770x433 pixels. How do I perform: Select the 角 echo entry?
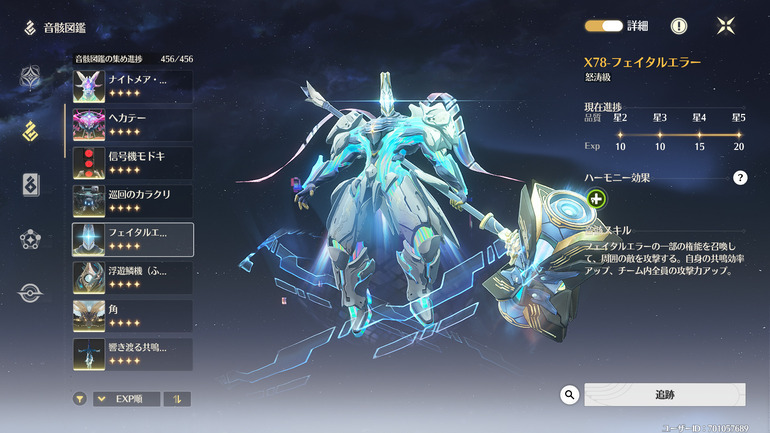coord(132,315)
